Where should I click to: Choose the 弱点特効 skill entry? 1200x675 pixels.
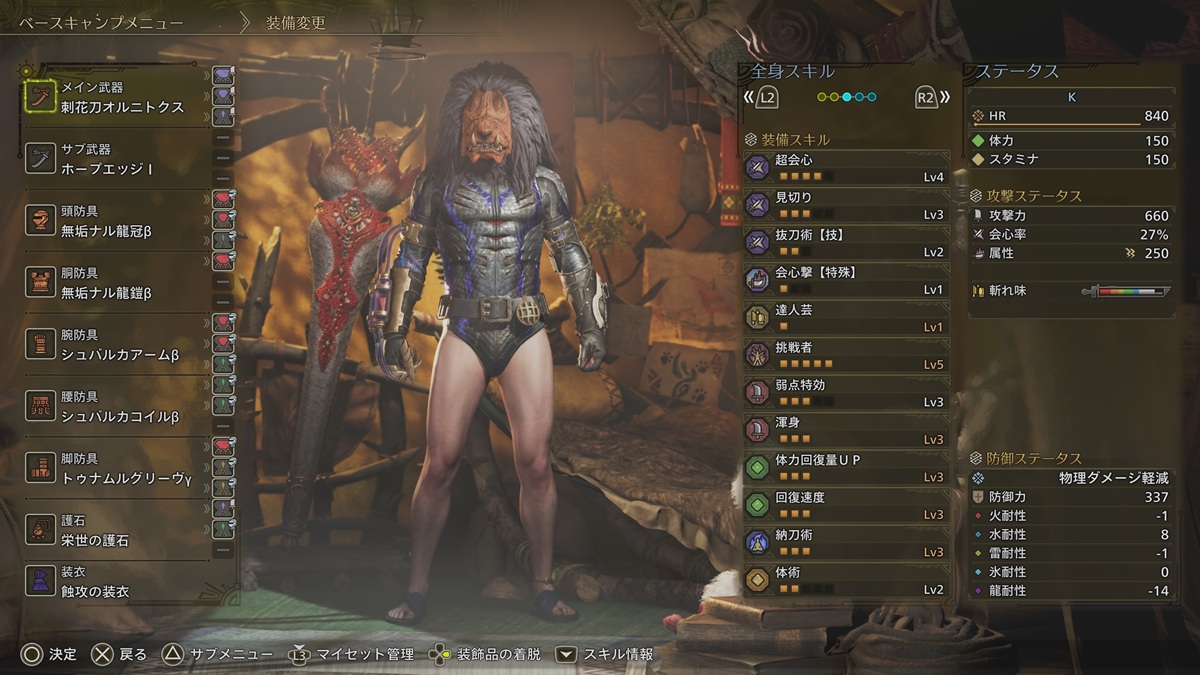[x=845, y=391]
